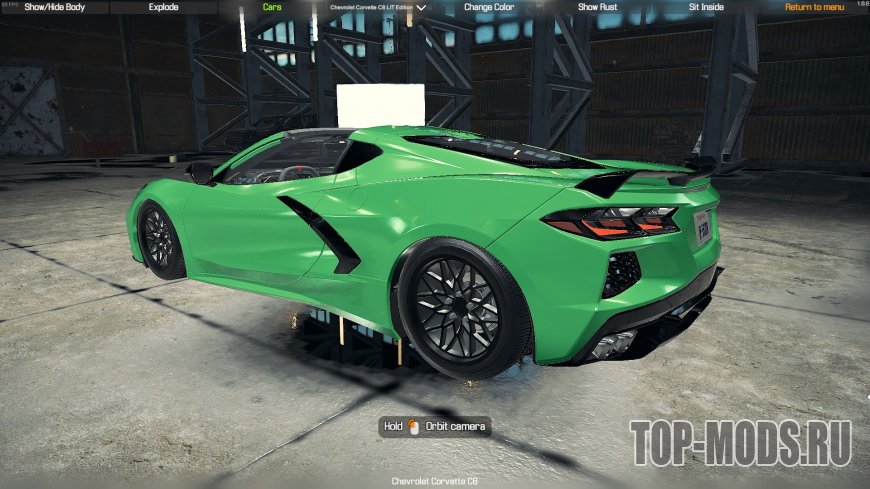
Task: Open the Cars selector
Action: pos(271,7)
